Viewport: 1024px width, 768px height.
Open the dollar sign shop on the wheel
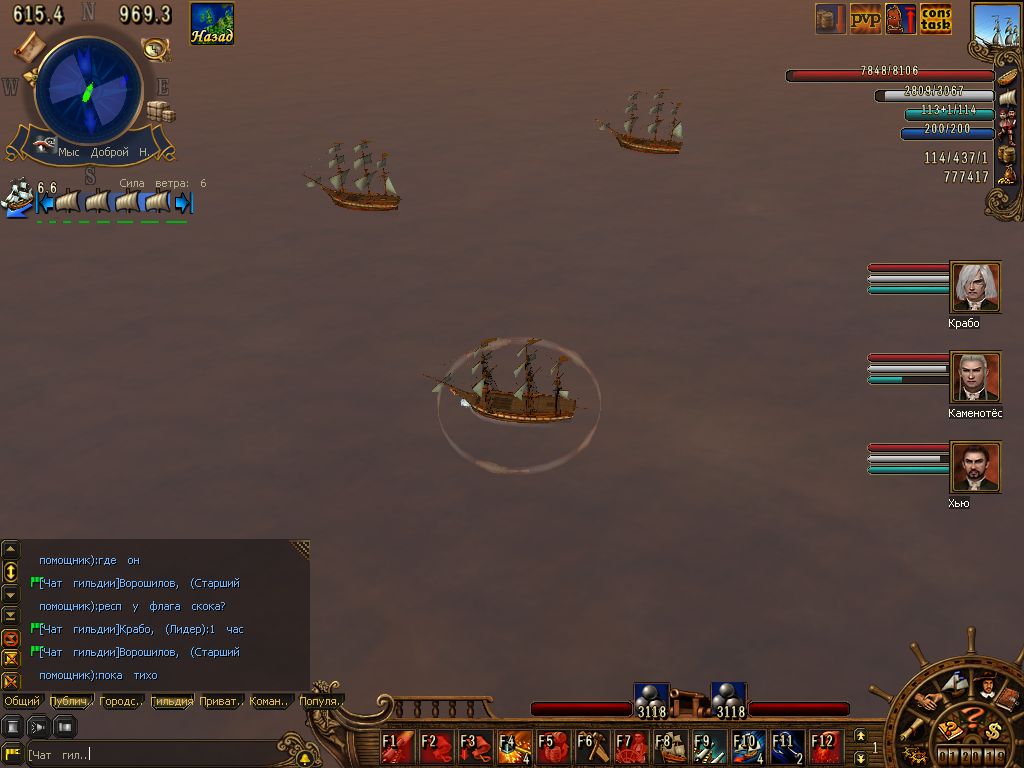tap(994, 729)
